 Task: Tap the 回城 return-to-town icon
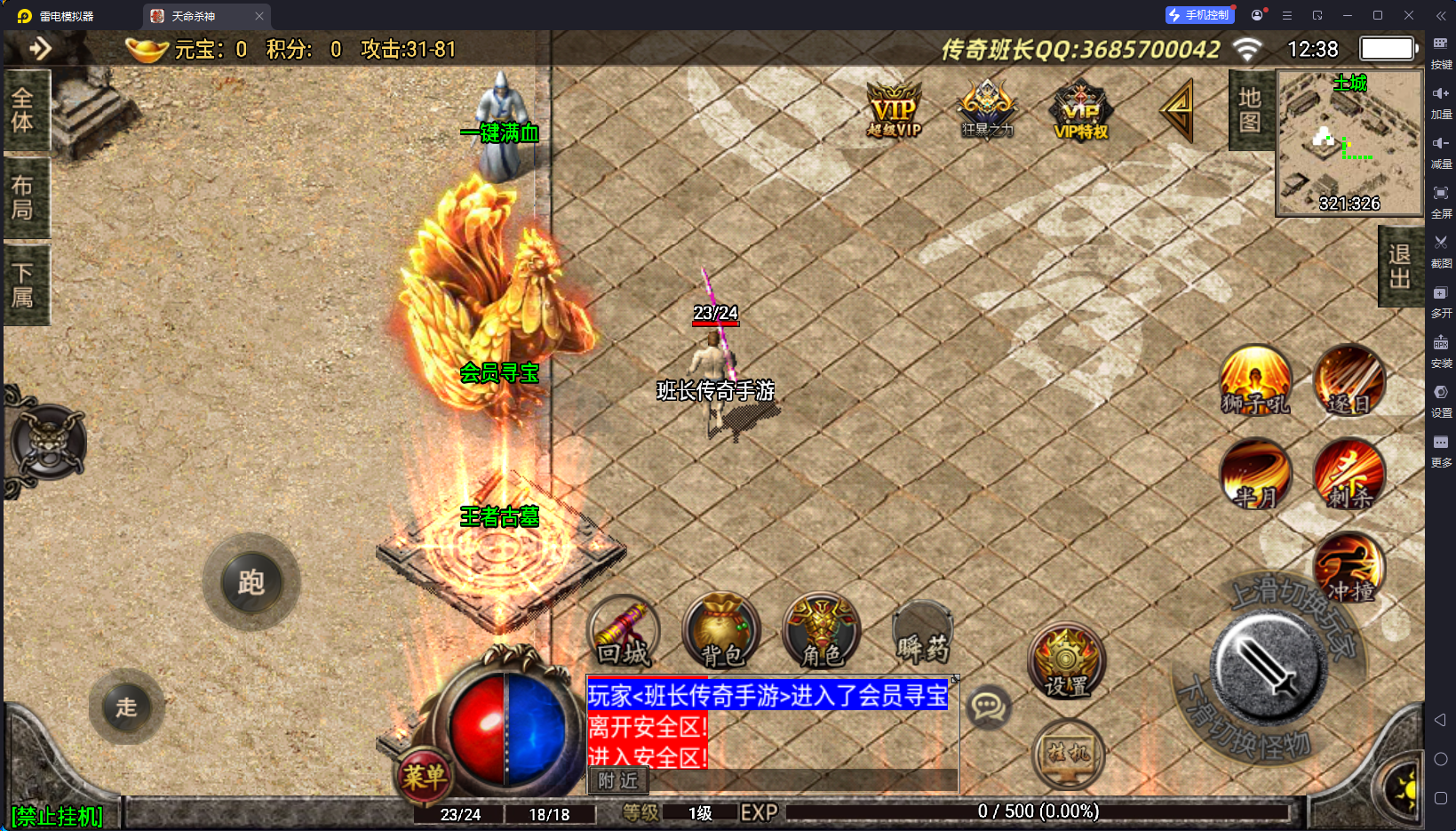[623, 631]
